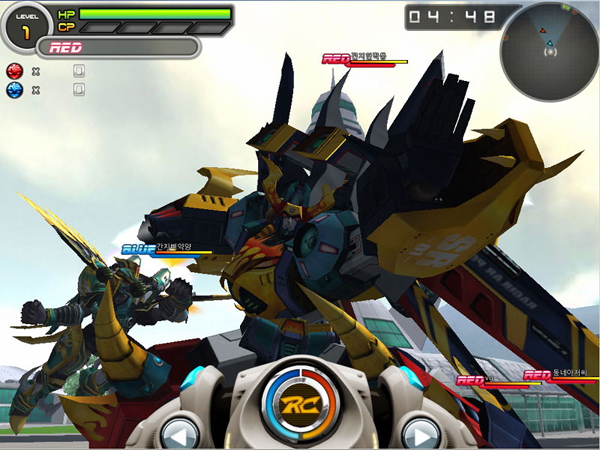600x450 pixels.
Task: Click the right arrow button on the console
Action: [418, 435]
